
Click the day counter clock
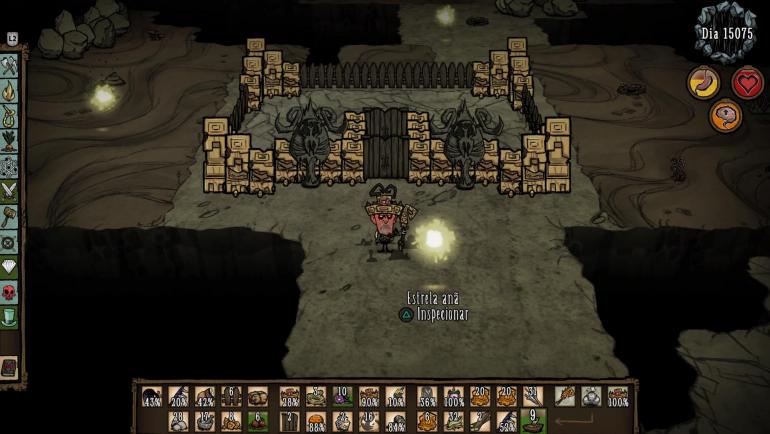point(725,34)
